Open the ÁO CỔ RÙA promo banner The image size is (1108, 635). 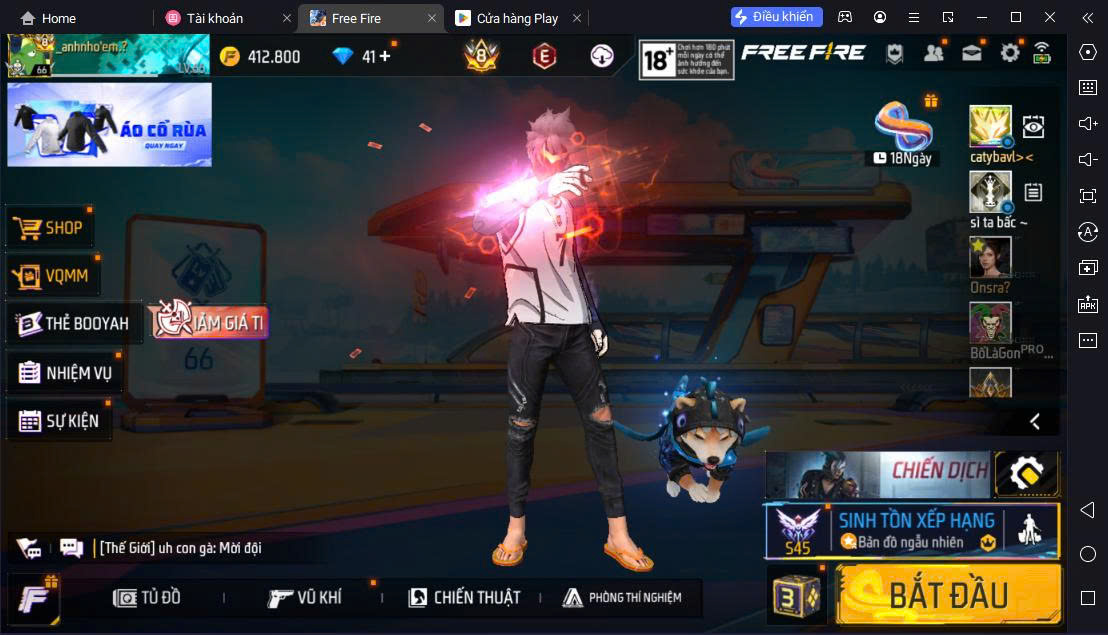pos(109,124)
